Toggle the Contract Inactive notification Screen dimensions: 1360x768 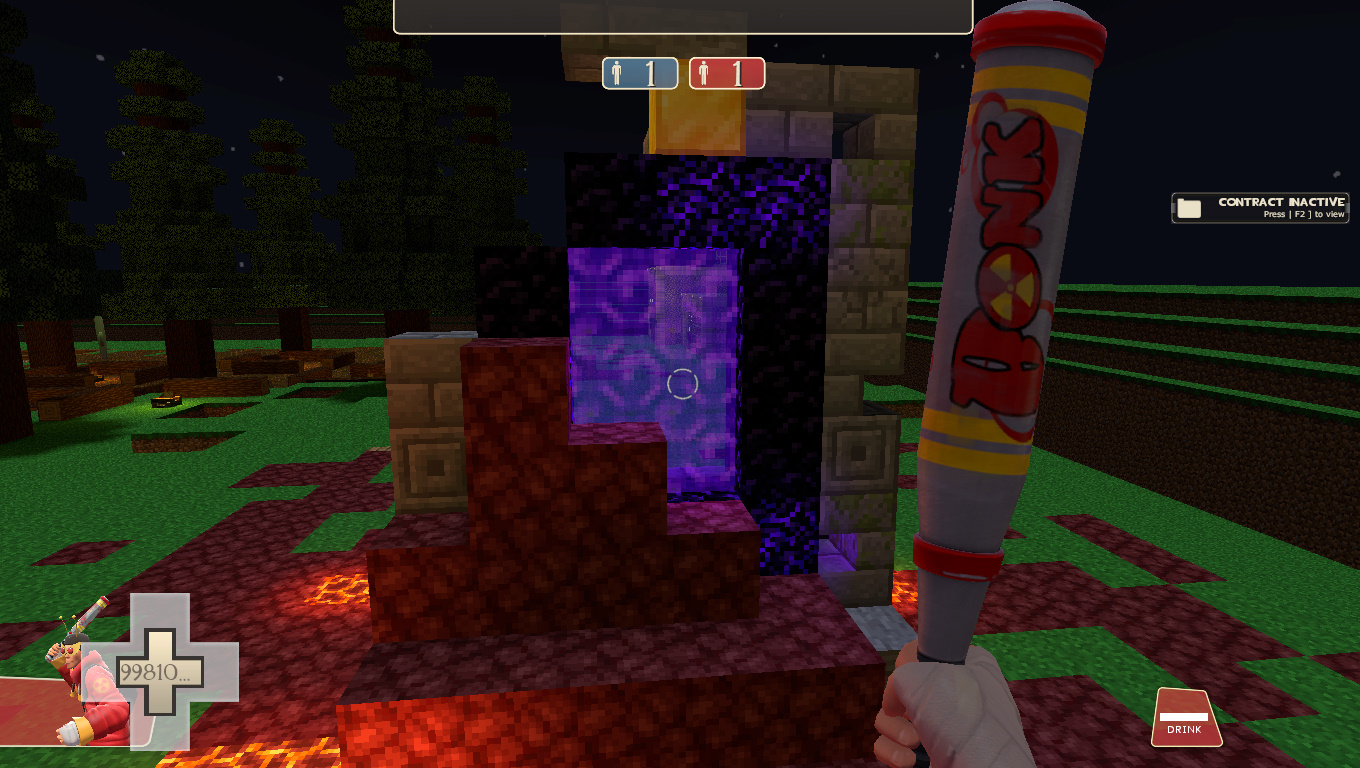click(x=1259, y=207)
